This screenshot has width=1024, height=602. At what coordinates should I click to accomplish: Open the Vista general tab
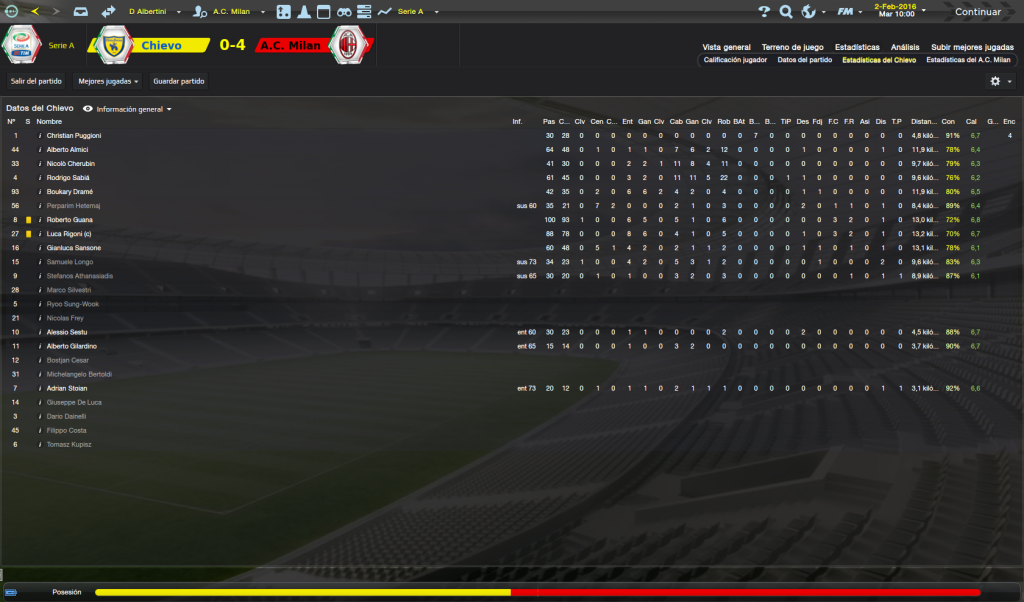tap(726, 47)
